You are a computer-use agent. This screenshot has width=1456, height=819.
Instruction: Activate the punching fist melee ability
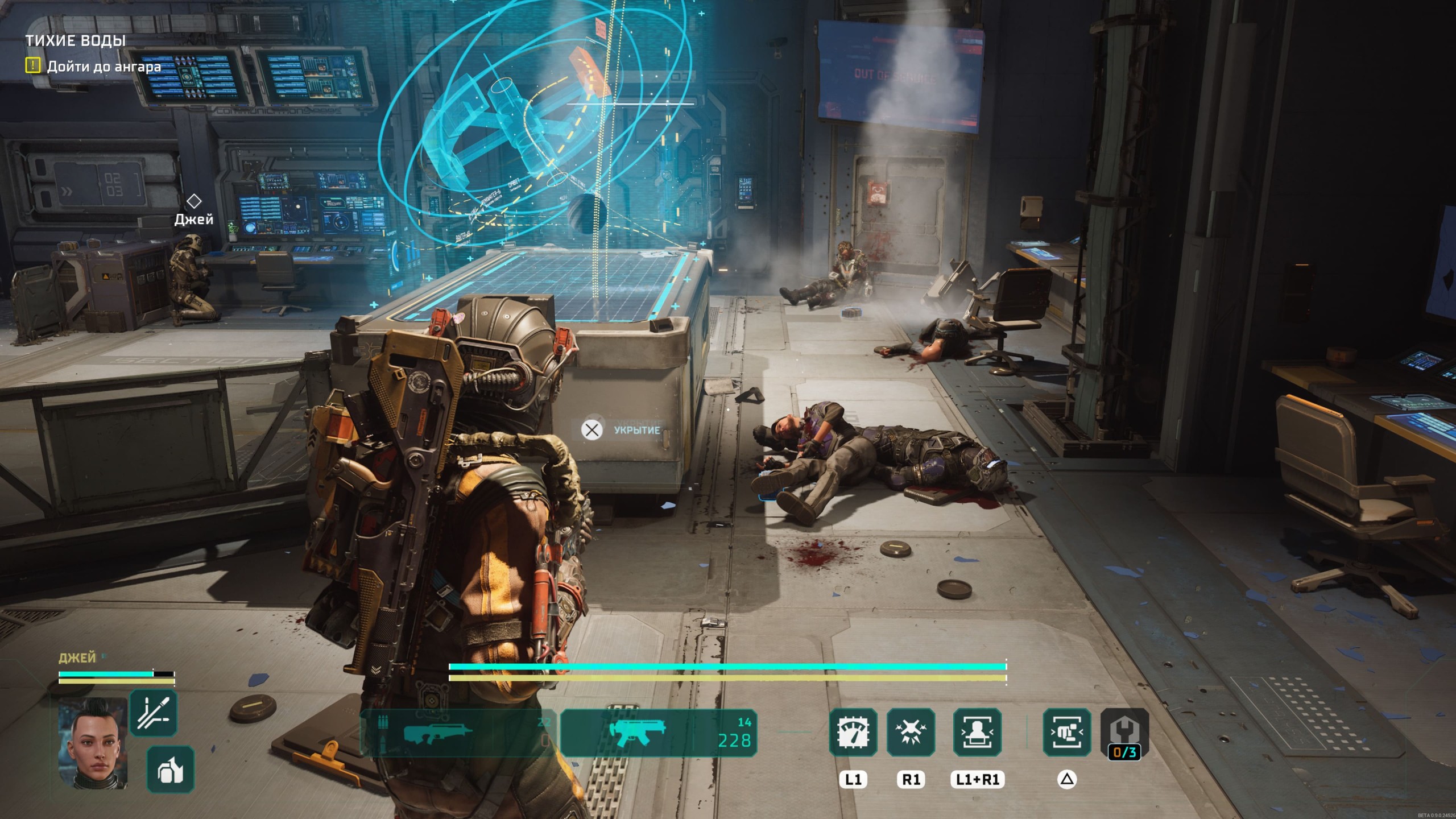[1066, 733]
